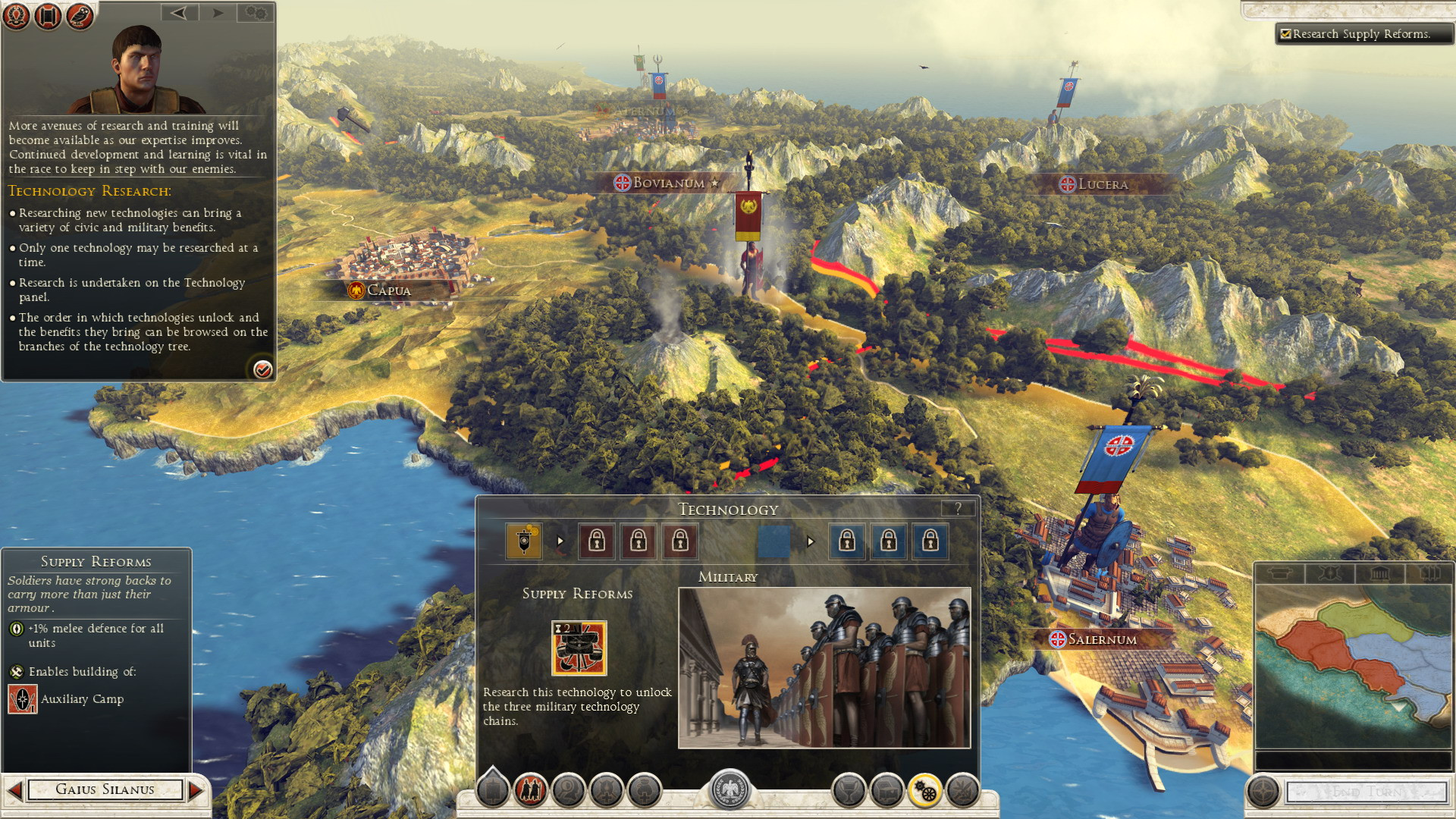Viewport: 1456px width, 819px height.
Task: Click the chevron after the Supply Reforms chain
Action: tap(560, 541)
